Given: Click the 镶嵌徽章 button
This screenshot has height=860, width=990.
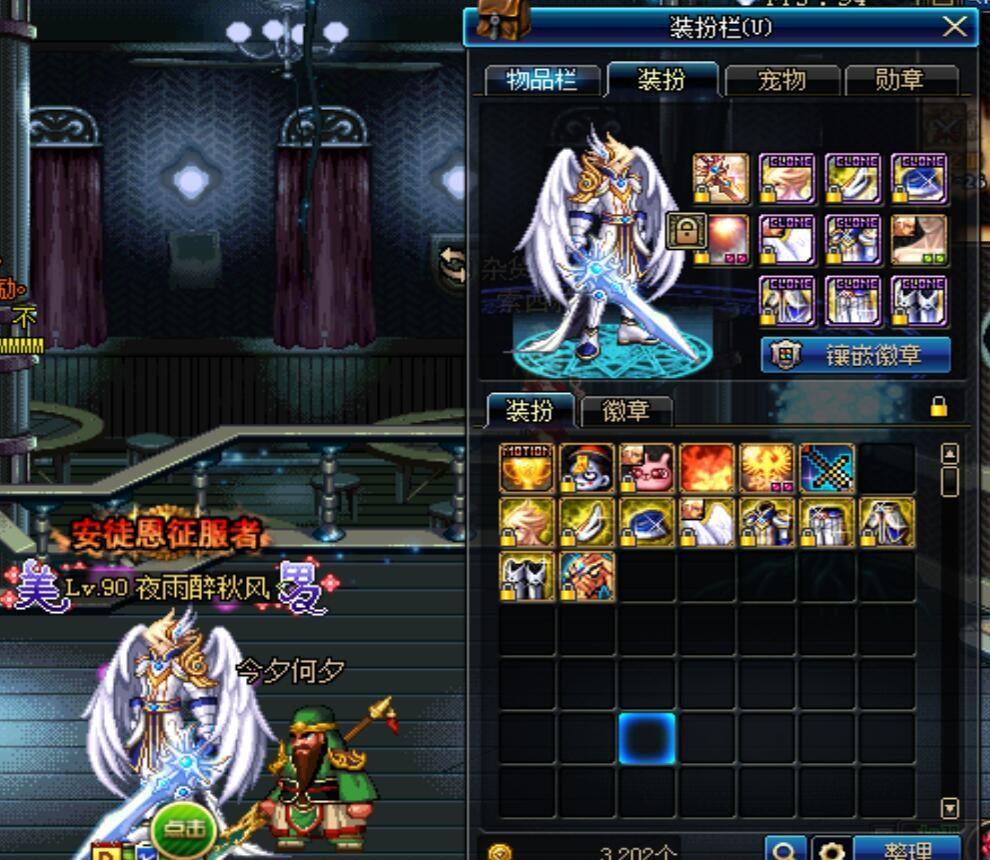Looking at the screenshot, I should pos(856,355).
